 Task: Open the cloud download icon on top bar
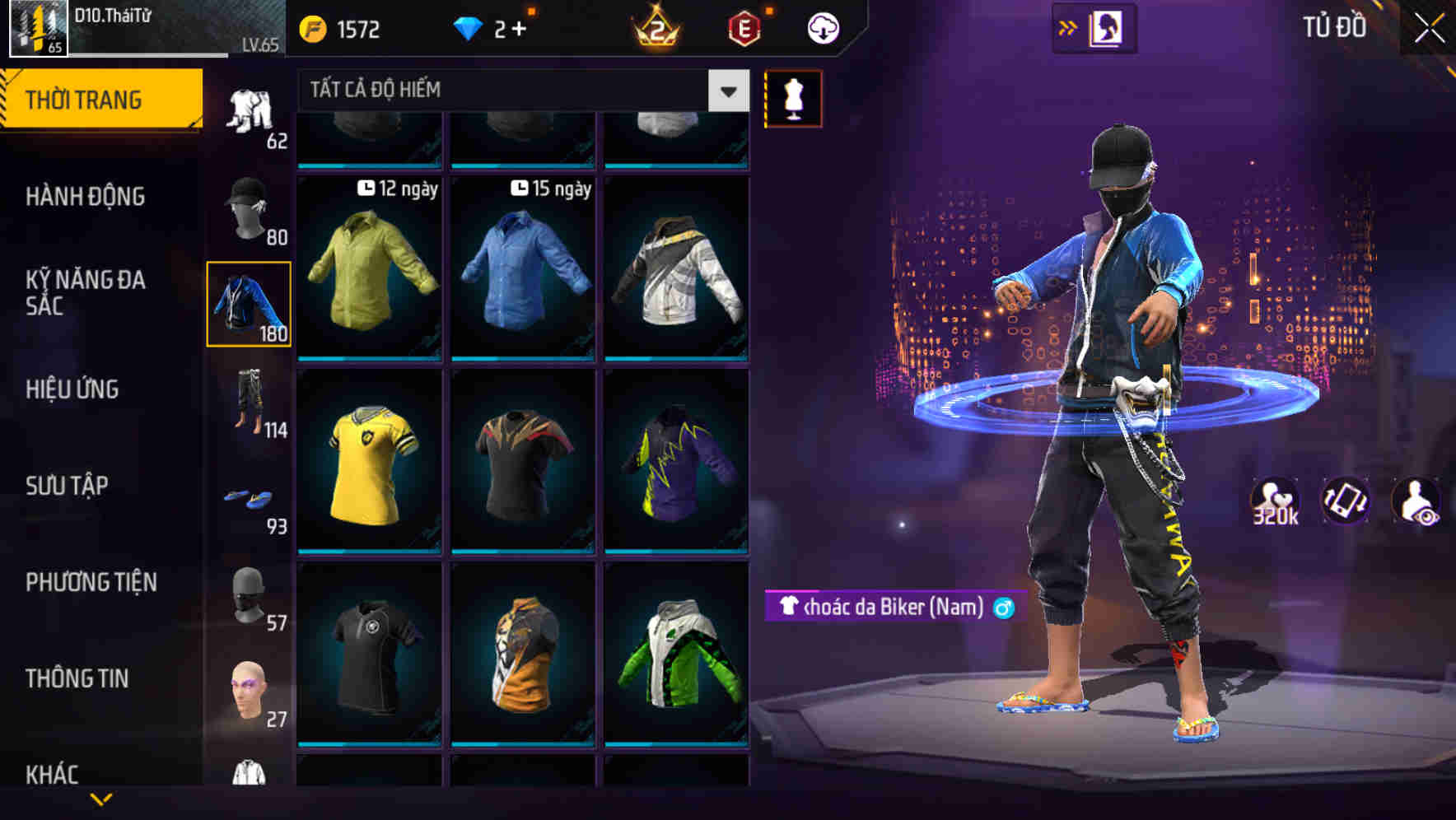click(x=823, y=27)
